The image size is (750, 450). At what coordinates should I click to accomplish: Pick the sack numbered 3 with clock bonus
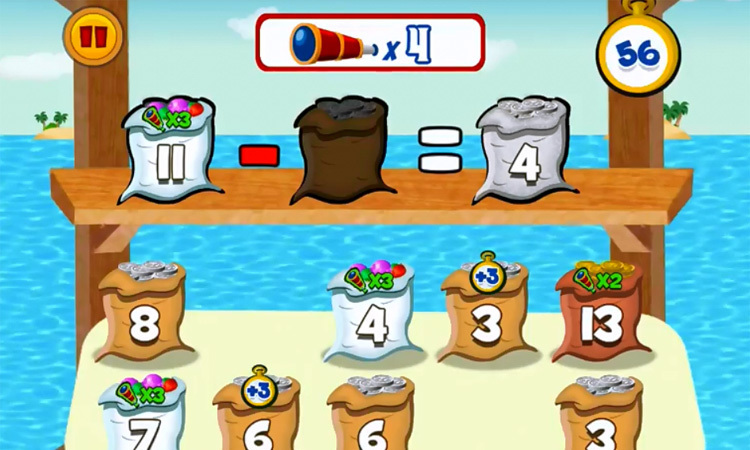click(488, 316)
